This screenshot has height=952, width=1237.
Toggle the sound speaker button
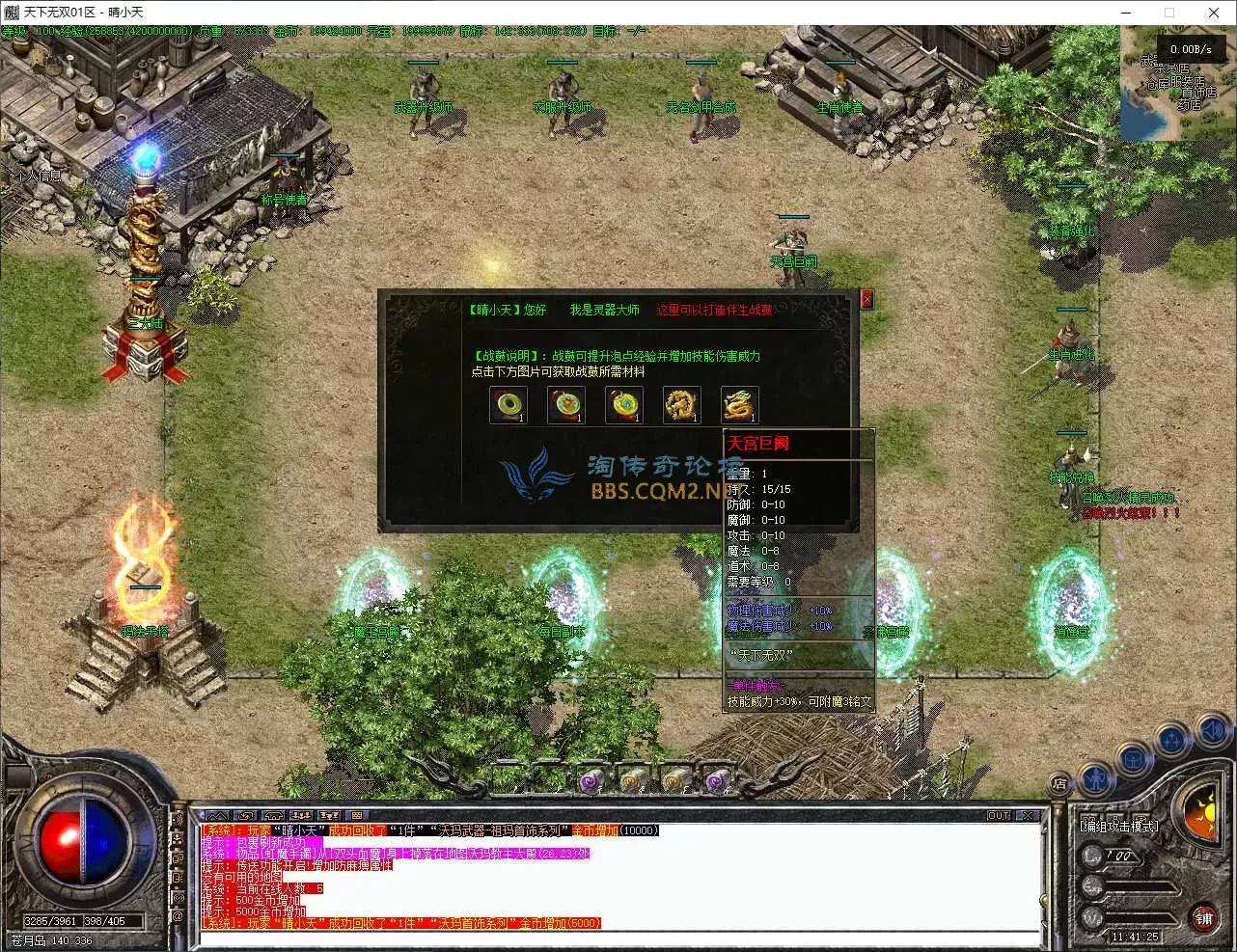click(x=1213, y=730)
